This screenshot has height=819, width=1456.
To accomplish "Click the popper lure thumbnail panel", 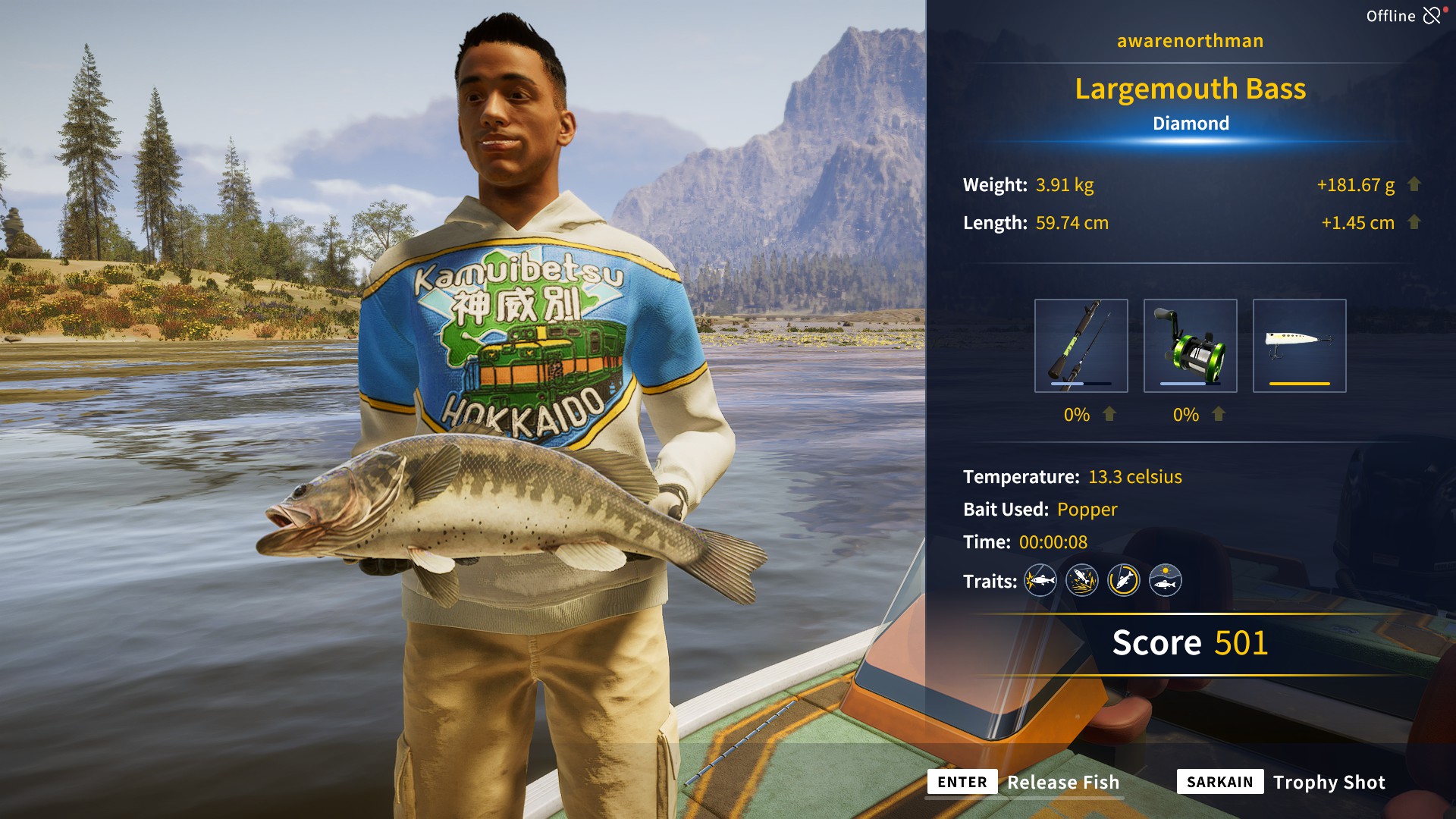I will coord(1300,345).
